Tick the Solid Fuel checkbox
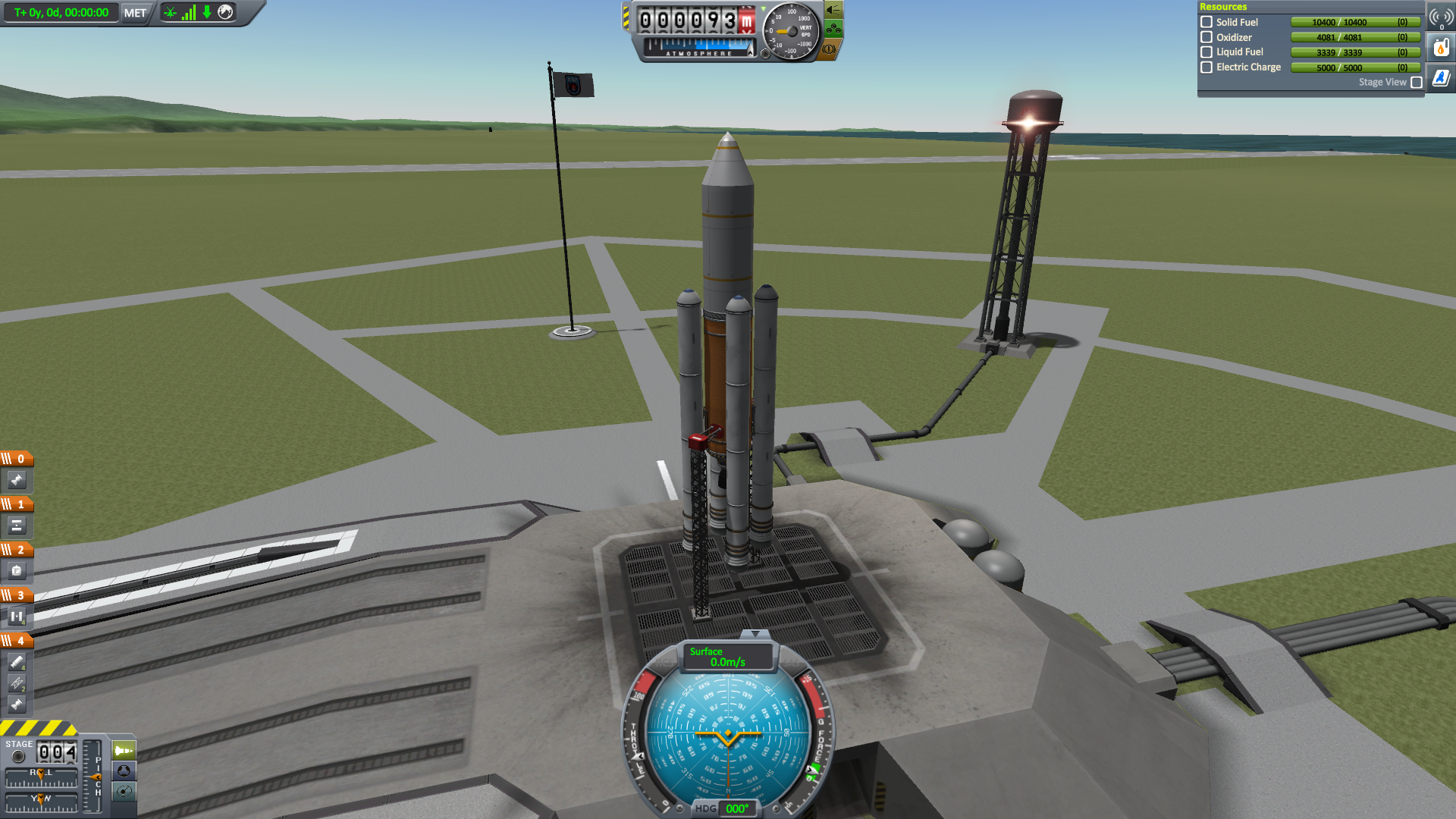 pyautogui.click(x=1207, y=23)
